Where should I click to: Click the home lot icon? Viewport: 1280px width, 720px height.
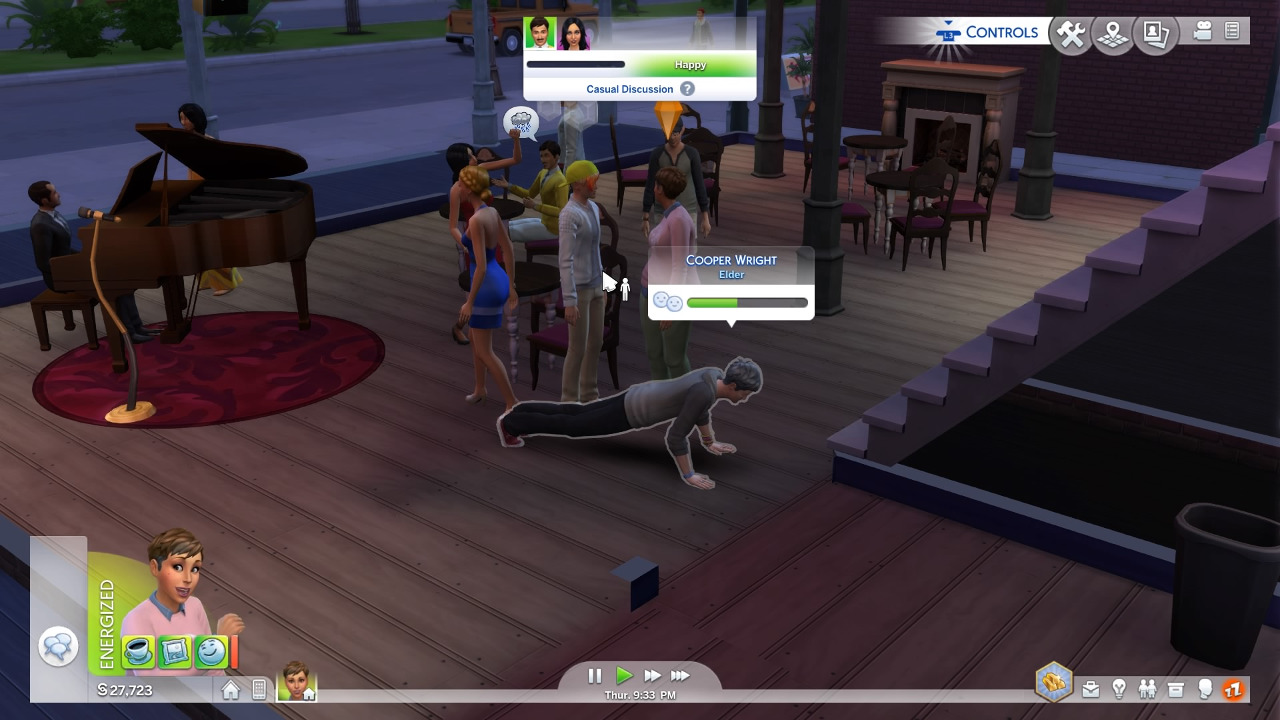tap(231, 690)
